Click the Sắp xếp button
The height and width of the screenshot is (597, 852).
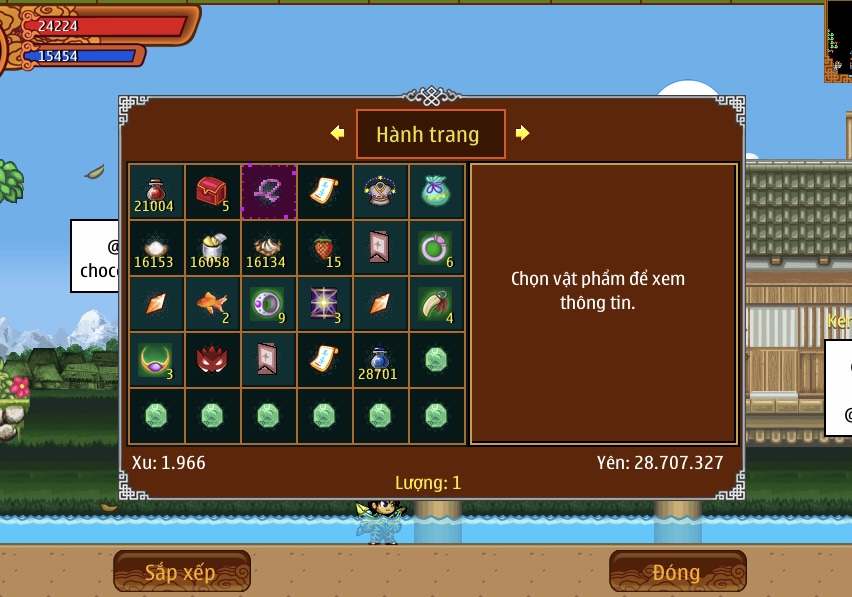(x=181, y=572)
